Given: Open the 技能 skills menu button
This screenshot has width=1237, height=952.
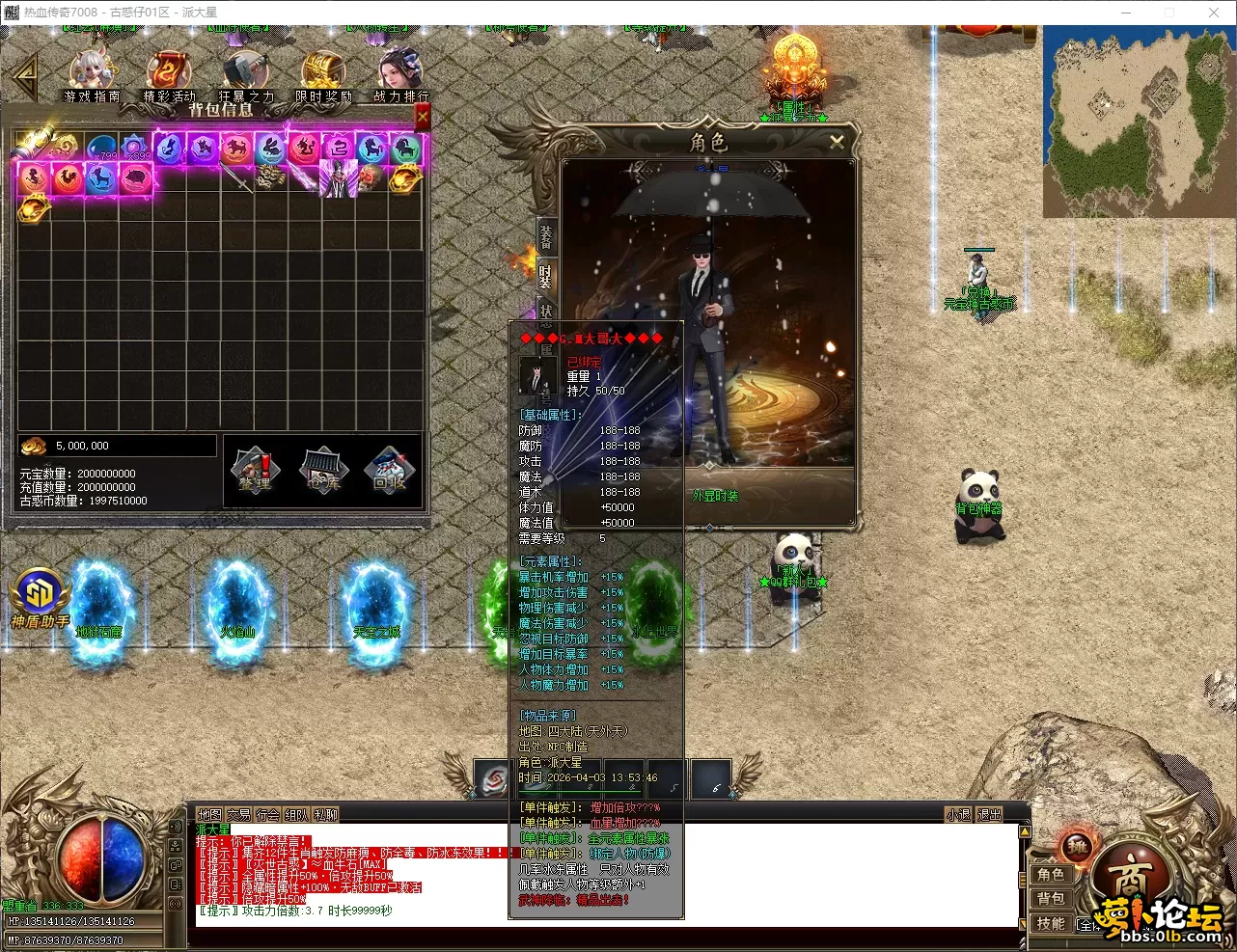Looking at the screenshot, I should tap(1051, 923).
